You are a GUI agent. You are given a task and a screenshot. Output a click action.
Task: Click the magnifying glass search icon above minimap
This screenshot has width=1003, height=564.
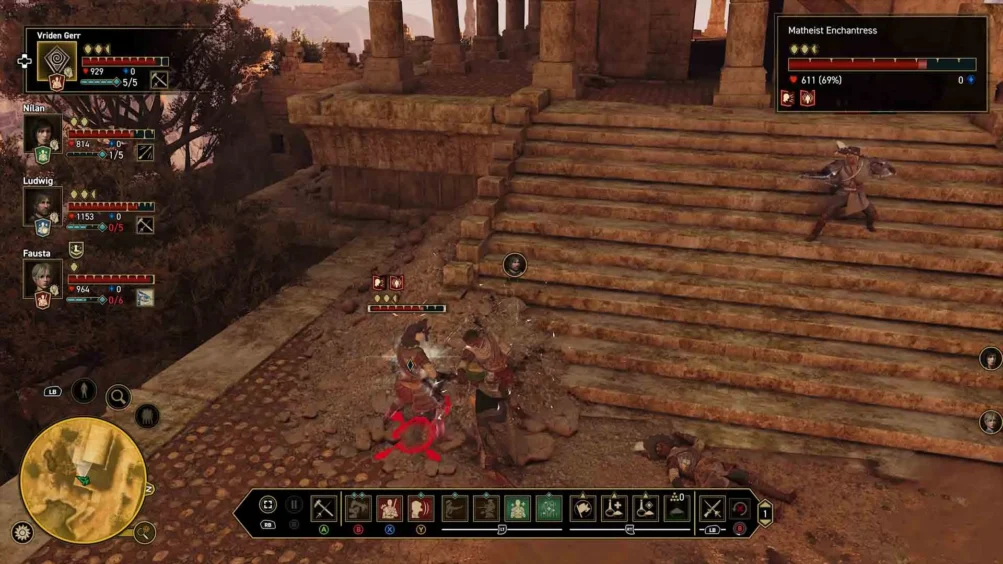[118, 397]
